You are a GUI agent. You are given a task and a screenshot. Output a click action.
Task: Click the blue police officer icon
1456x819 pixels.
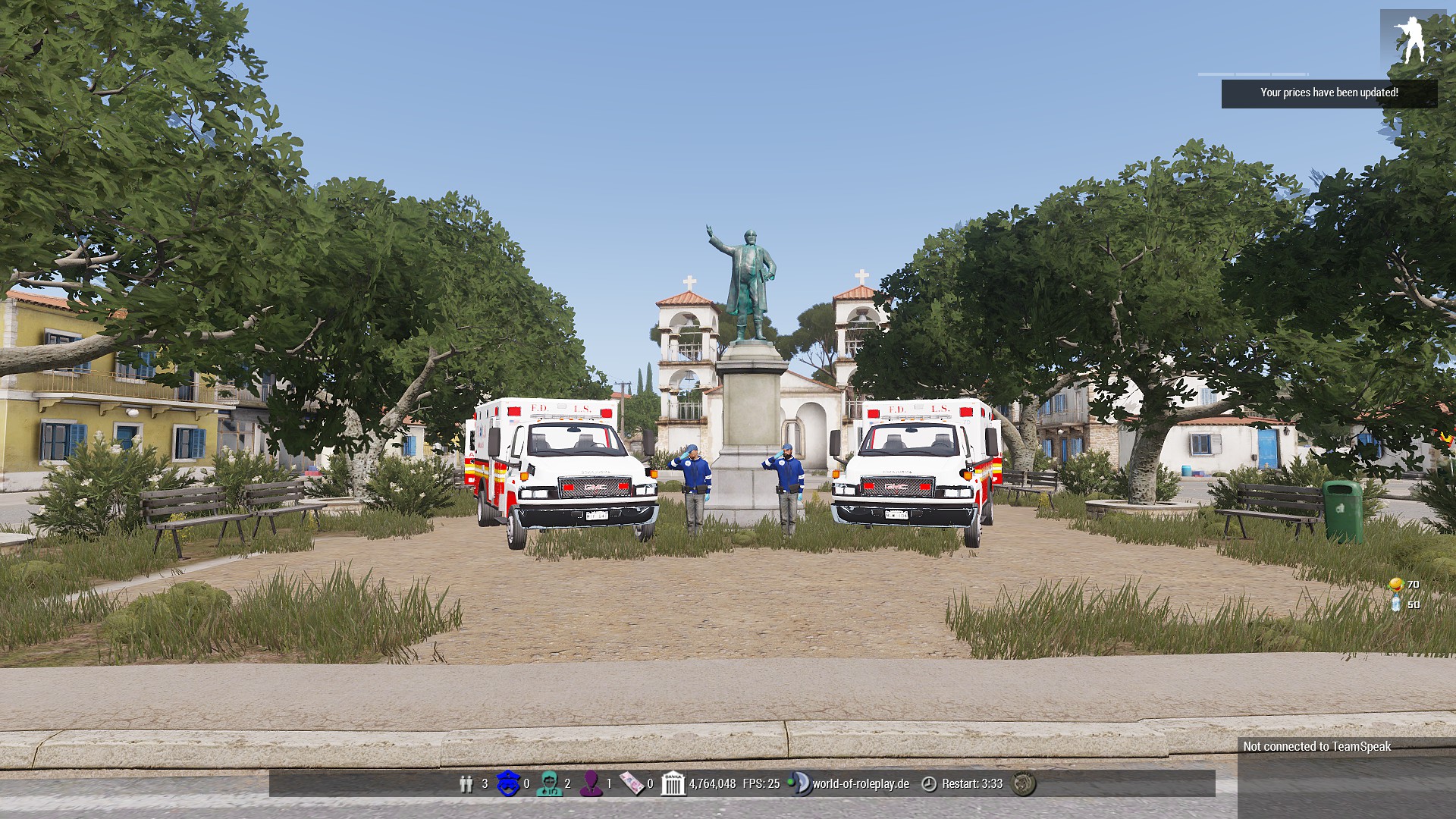(507, 783)
